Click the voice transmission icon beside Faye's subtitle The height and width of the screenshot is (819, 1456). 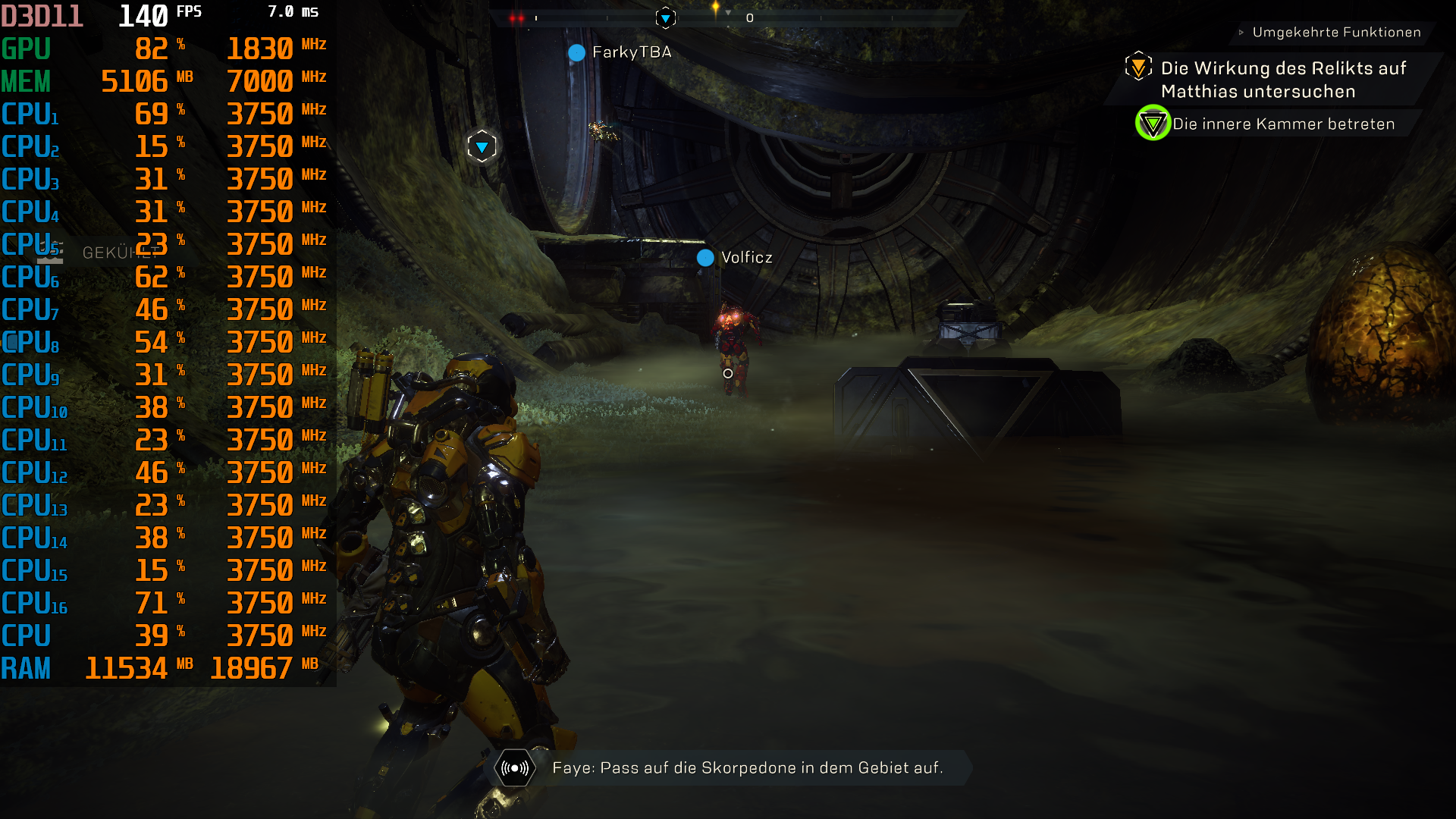tap(516, 767)
